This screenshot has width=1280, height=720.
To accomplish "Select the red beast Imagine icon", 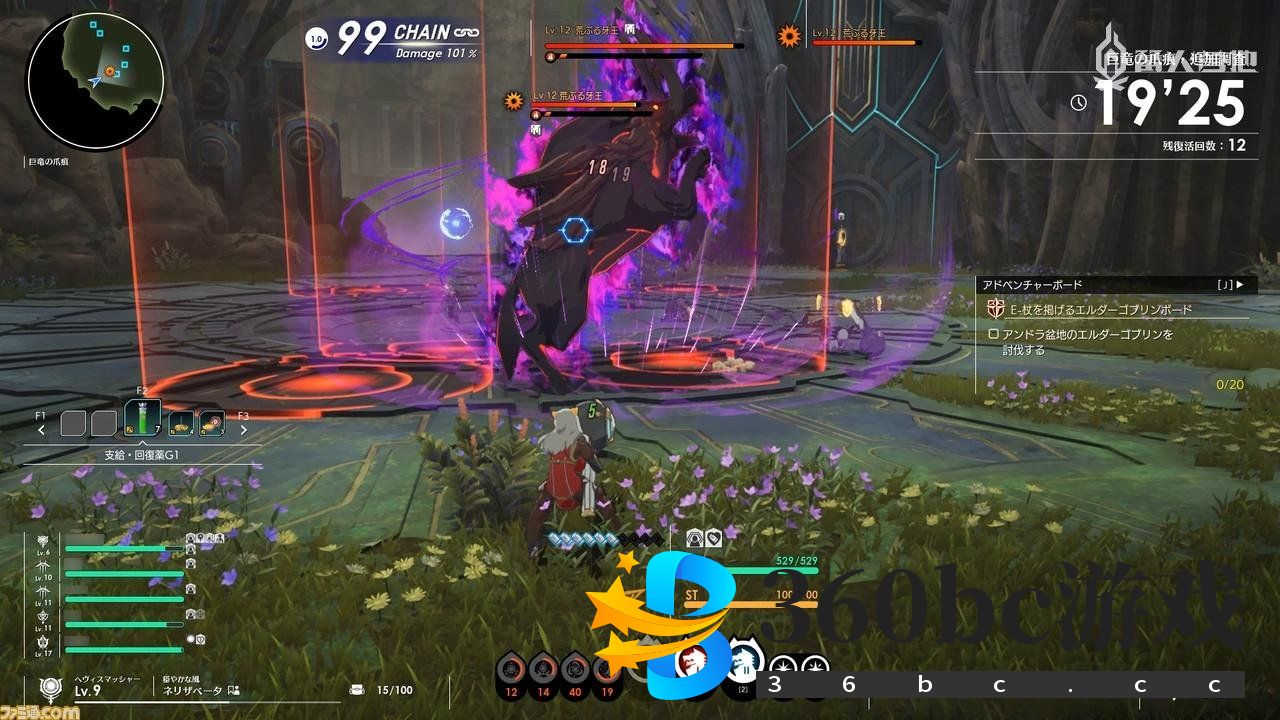I will tap(692, 661).
